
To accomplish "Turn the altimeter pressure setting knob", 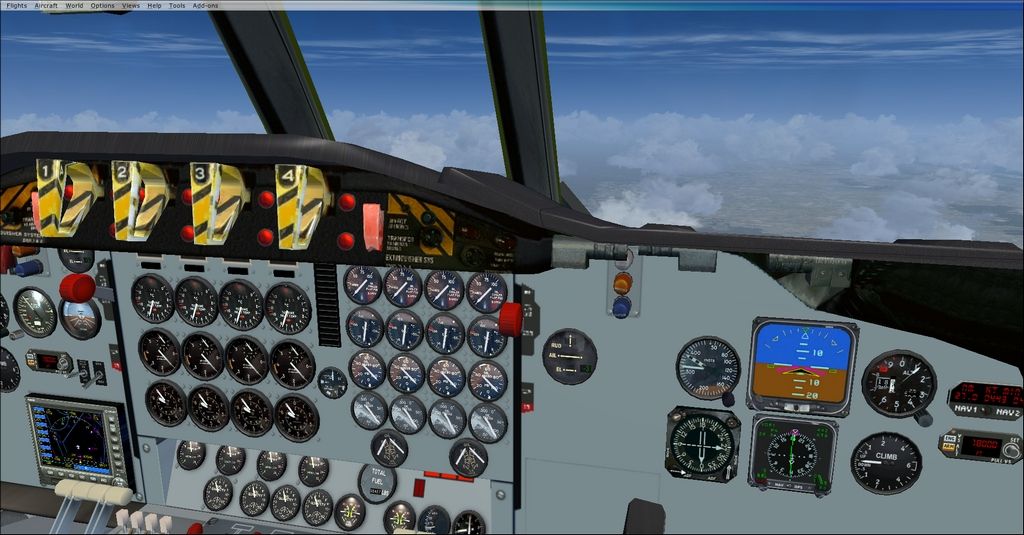I will point(926,418).
